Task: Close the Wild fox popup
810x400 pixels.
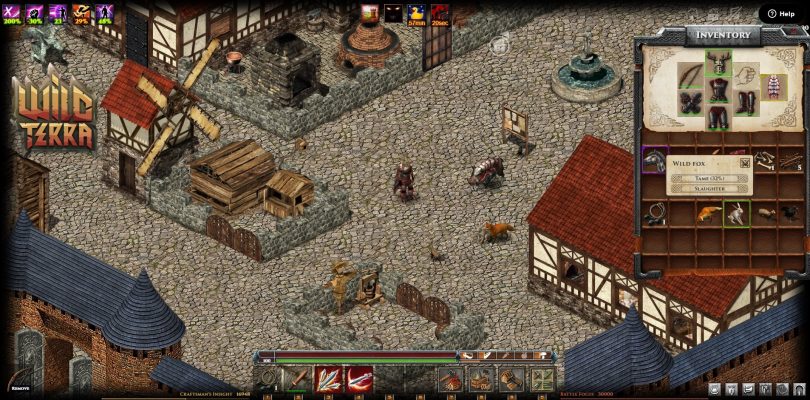Action: coord(745,163)
